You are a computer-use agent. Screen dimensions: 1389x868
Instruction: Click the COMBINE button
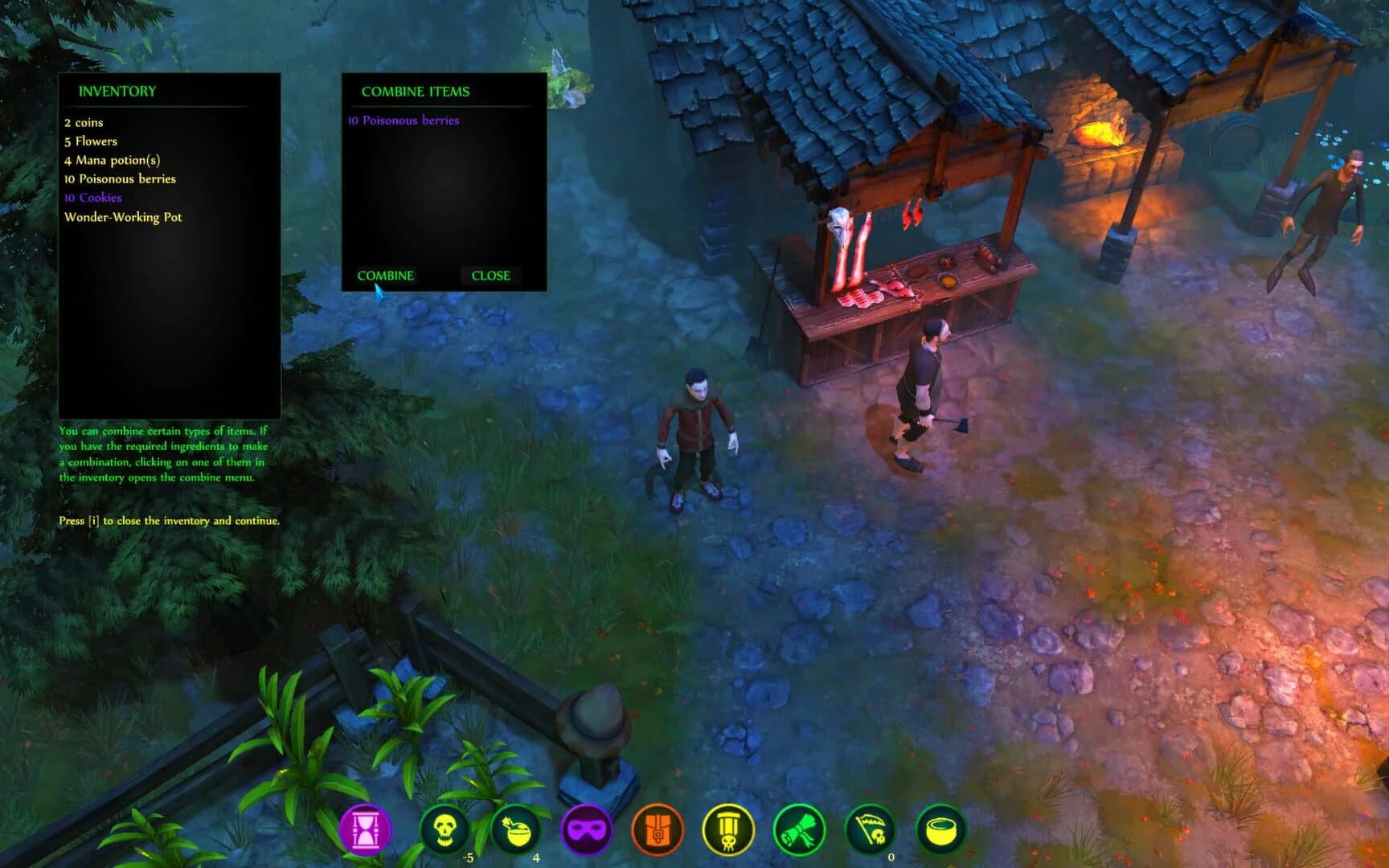[387, 276]
